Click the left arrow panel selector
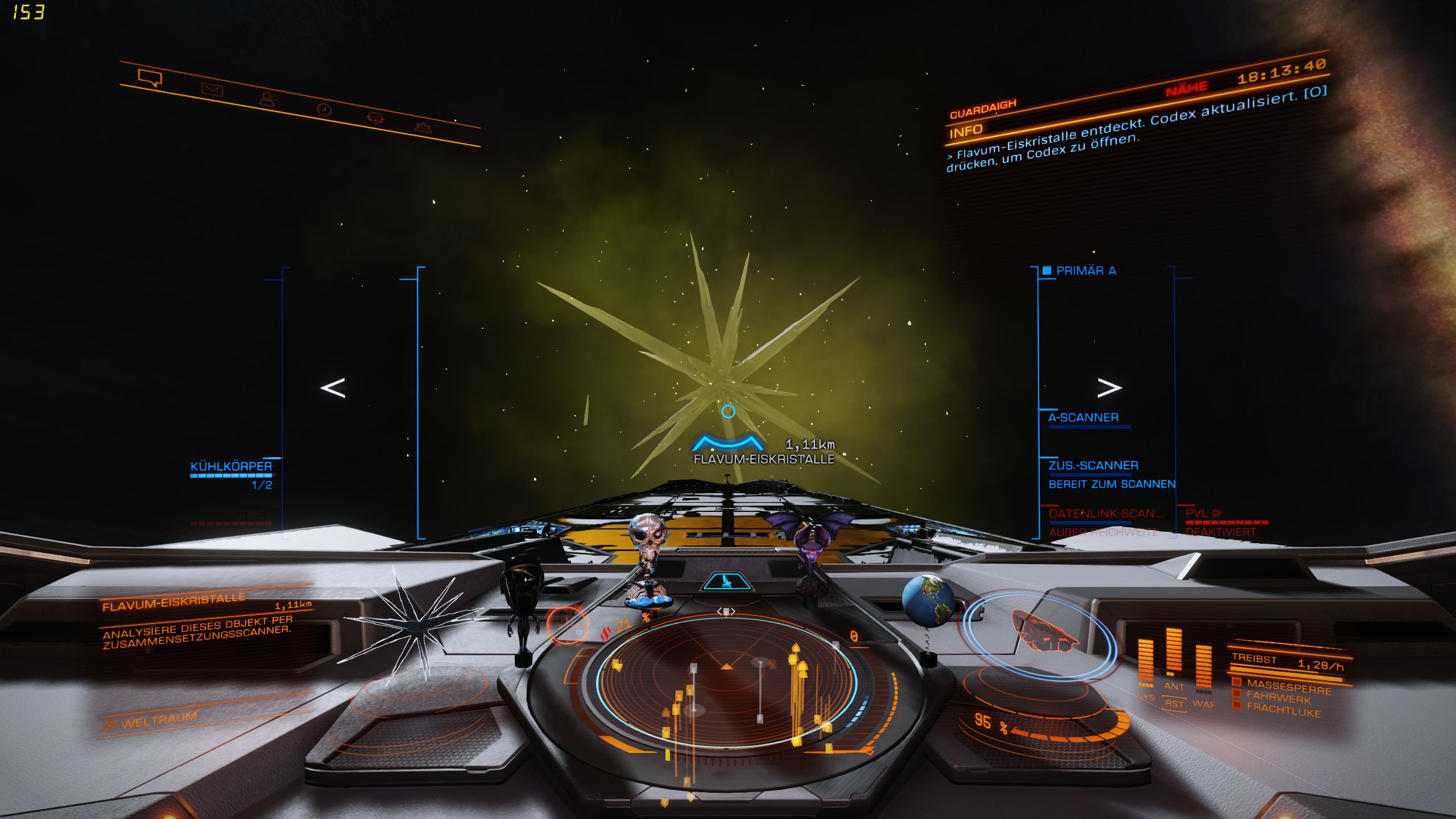 pos(333,388)
